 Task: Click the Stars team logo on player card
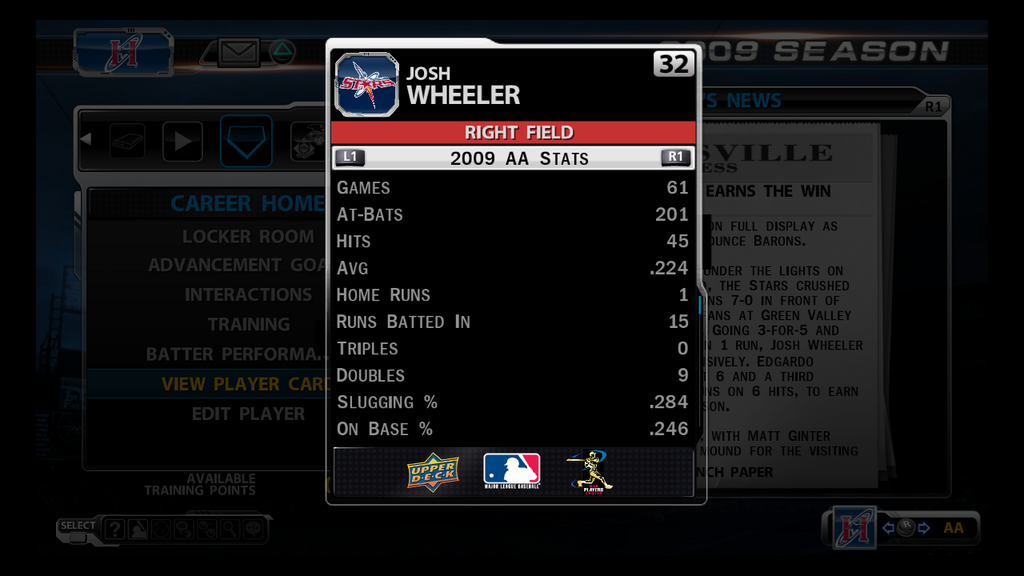pyautogui.click(x=366, y=85)
